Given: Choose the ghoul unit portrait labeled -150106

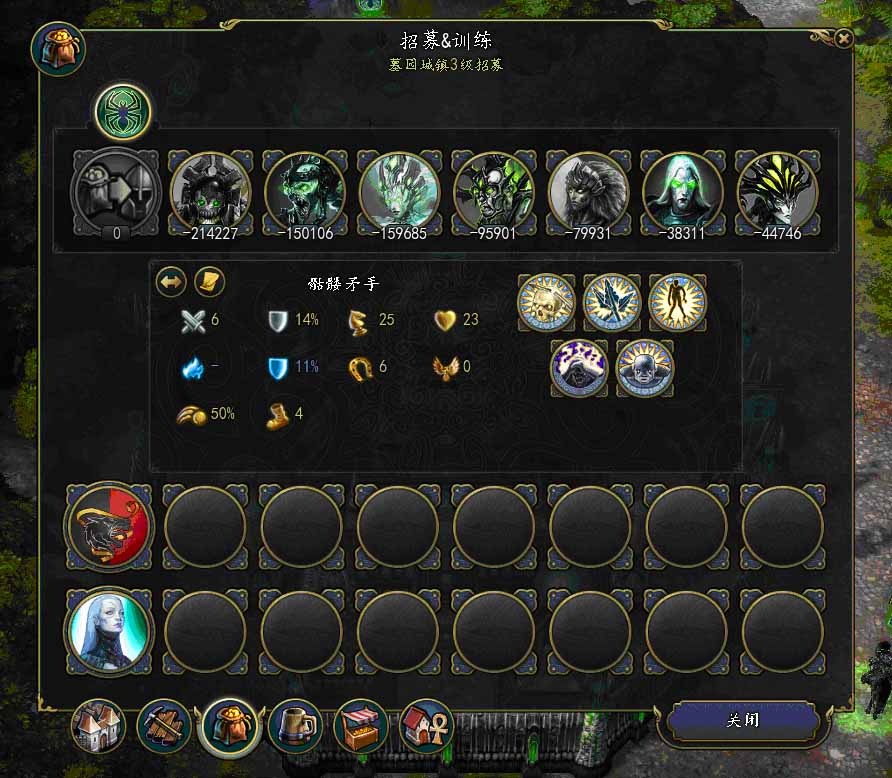Looking at the screenshot, I should point(304,190).
